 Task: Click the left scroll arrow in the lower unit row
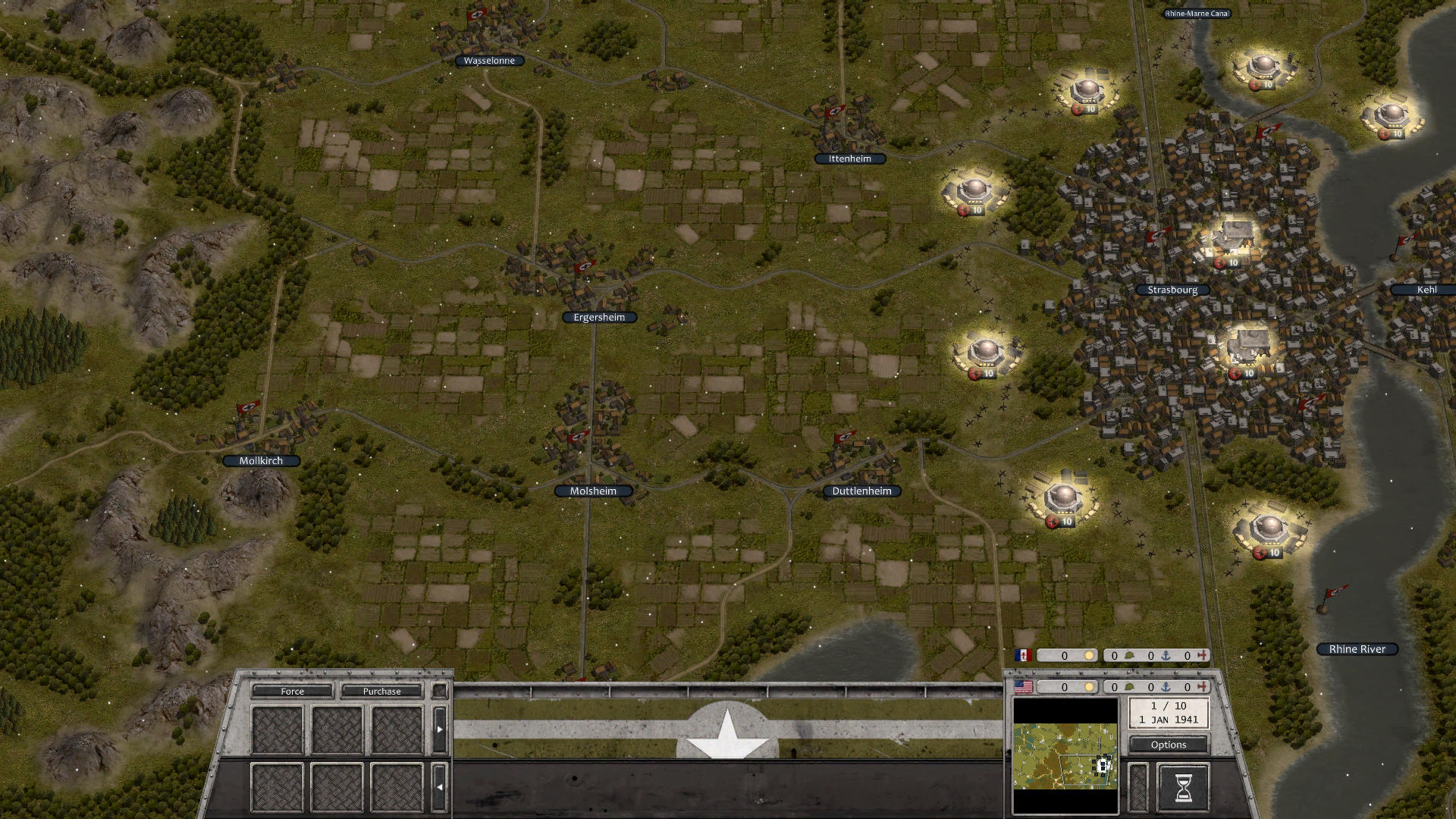click(440, 786)
